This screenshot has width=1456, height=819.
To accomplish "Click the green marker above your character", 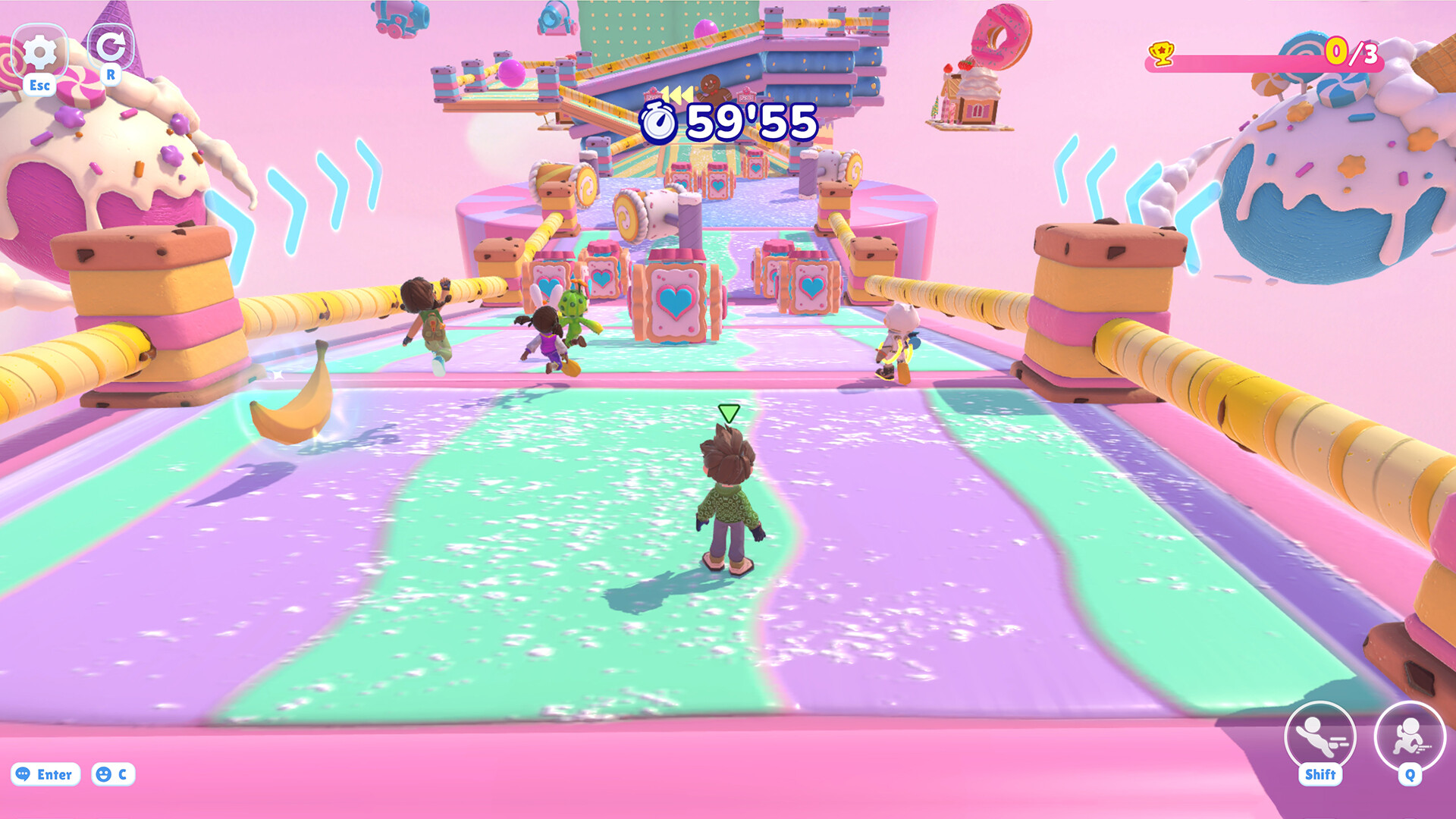I will (x=728, y=413).
